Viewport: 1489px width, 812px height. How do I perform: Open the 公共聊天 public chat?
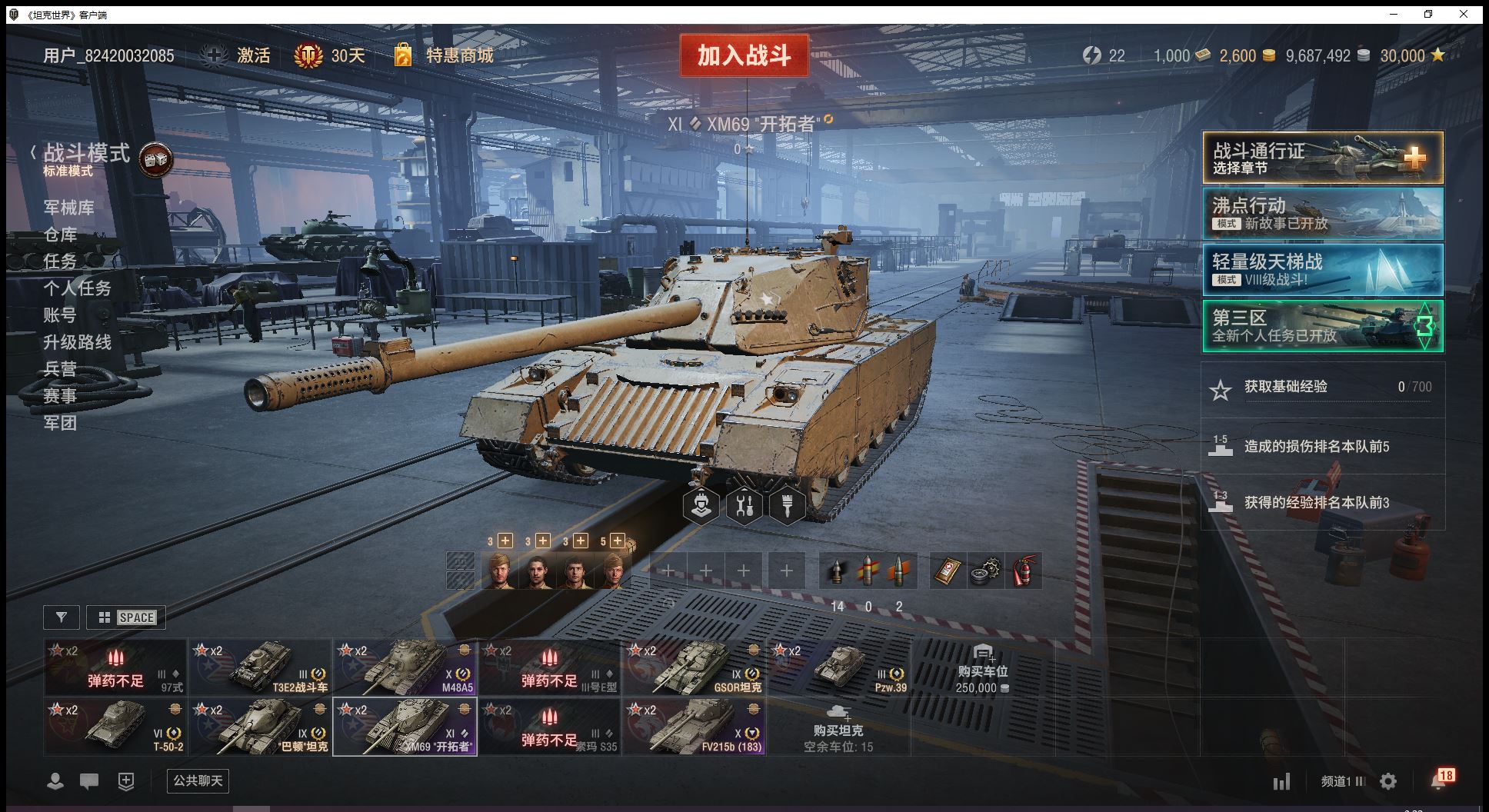click(x=198, y=780)
